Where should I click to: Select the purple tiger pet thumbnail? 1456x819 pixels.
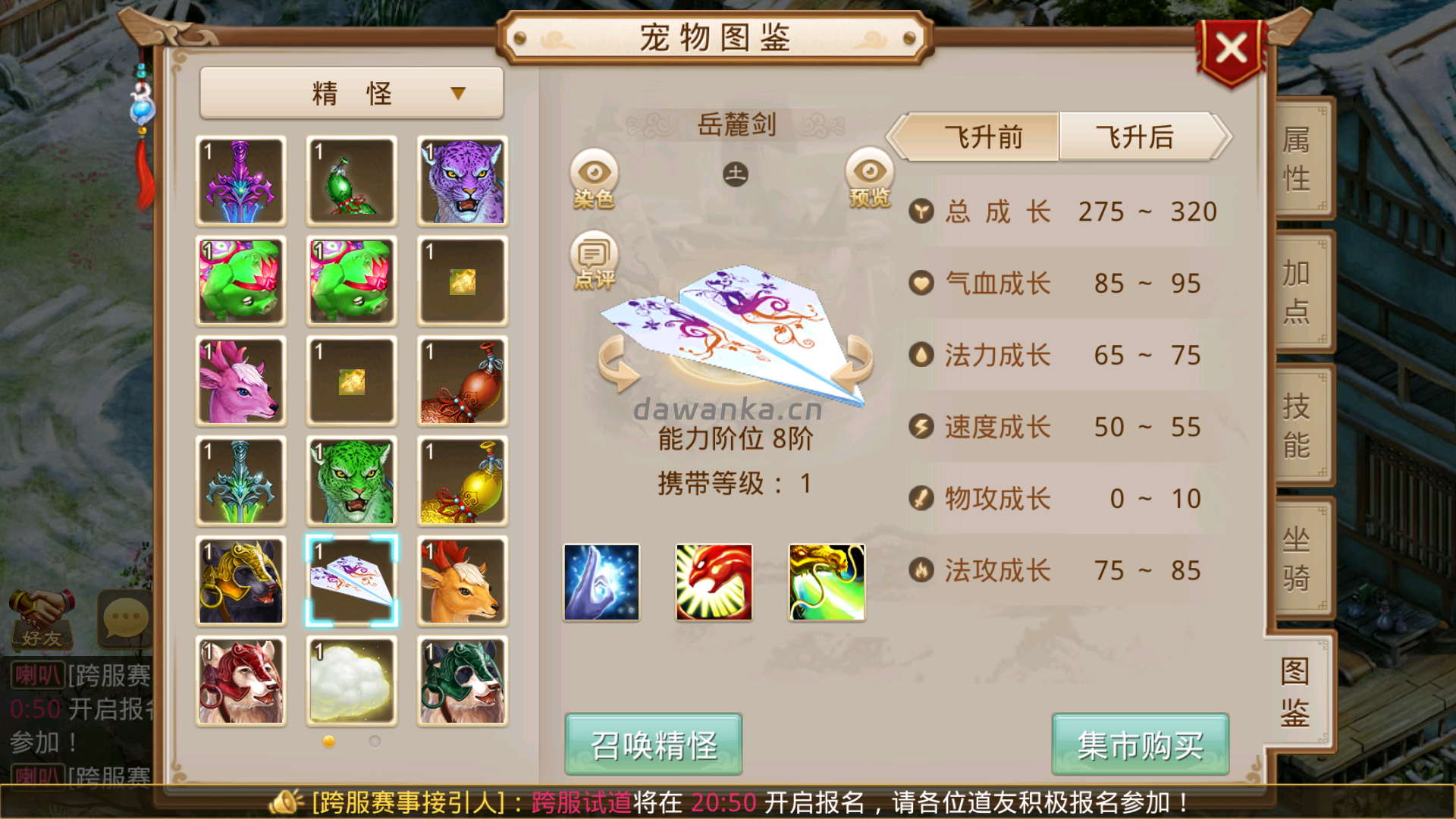pos(461,181)
